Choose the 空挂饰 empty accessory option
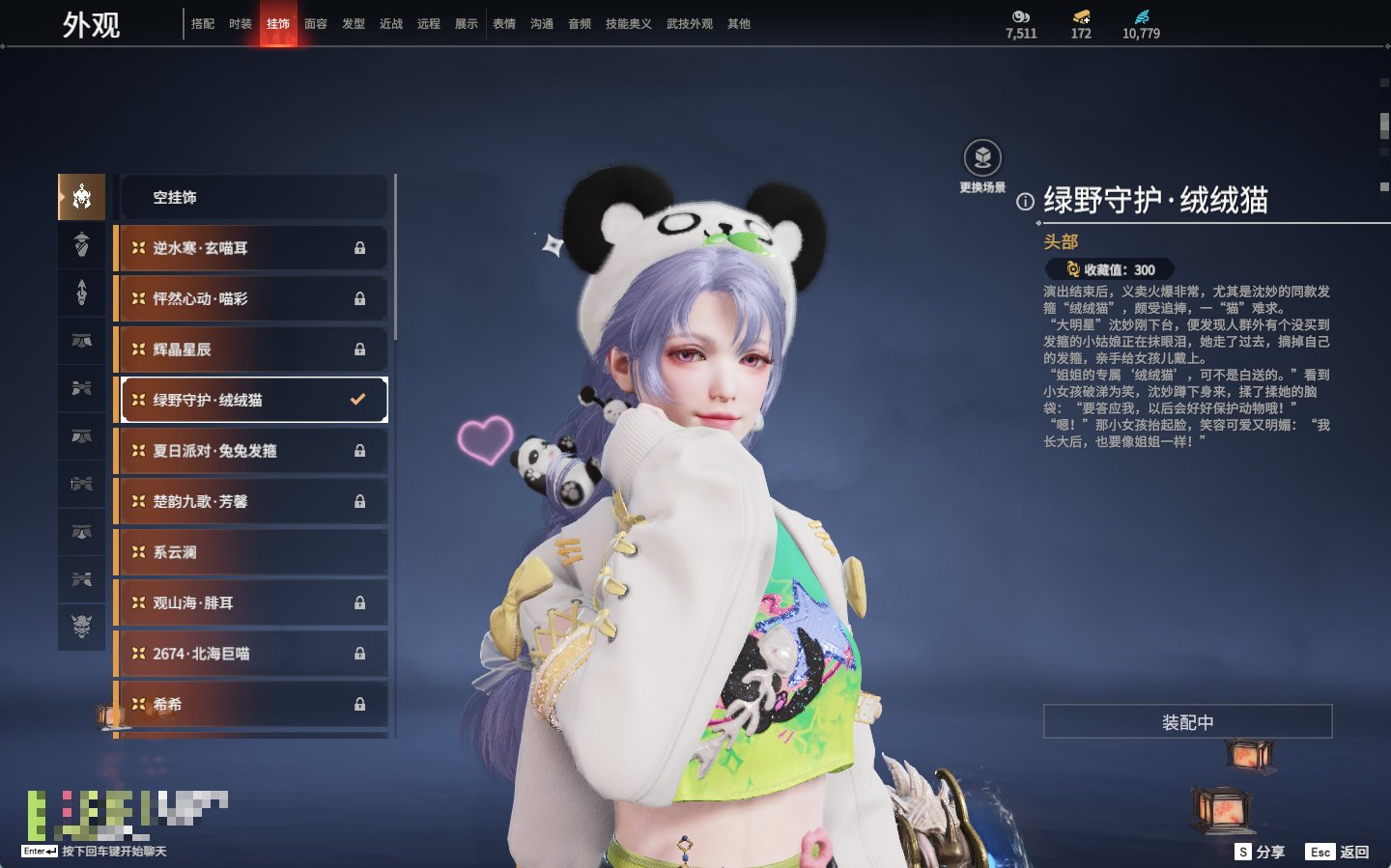The image size is (1391, 868). [253, 198]
